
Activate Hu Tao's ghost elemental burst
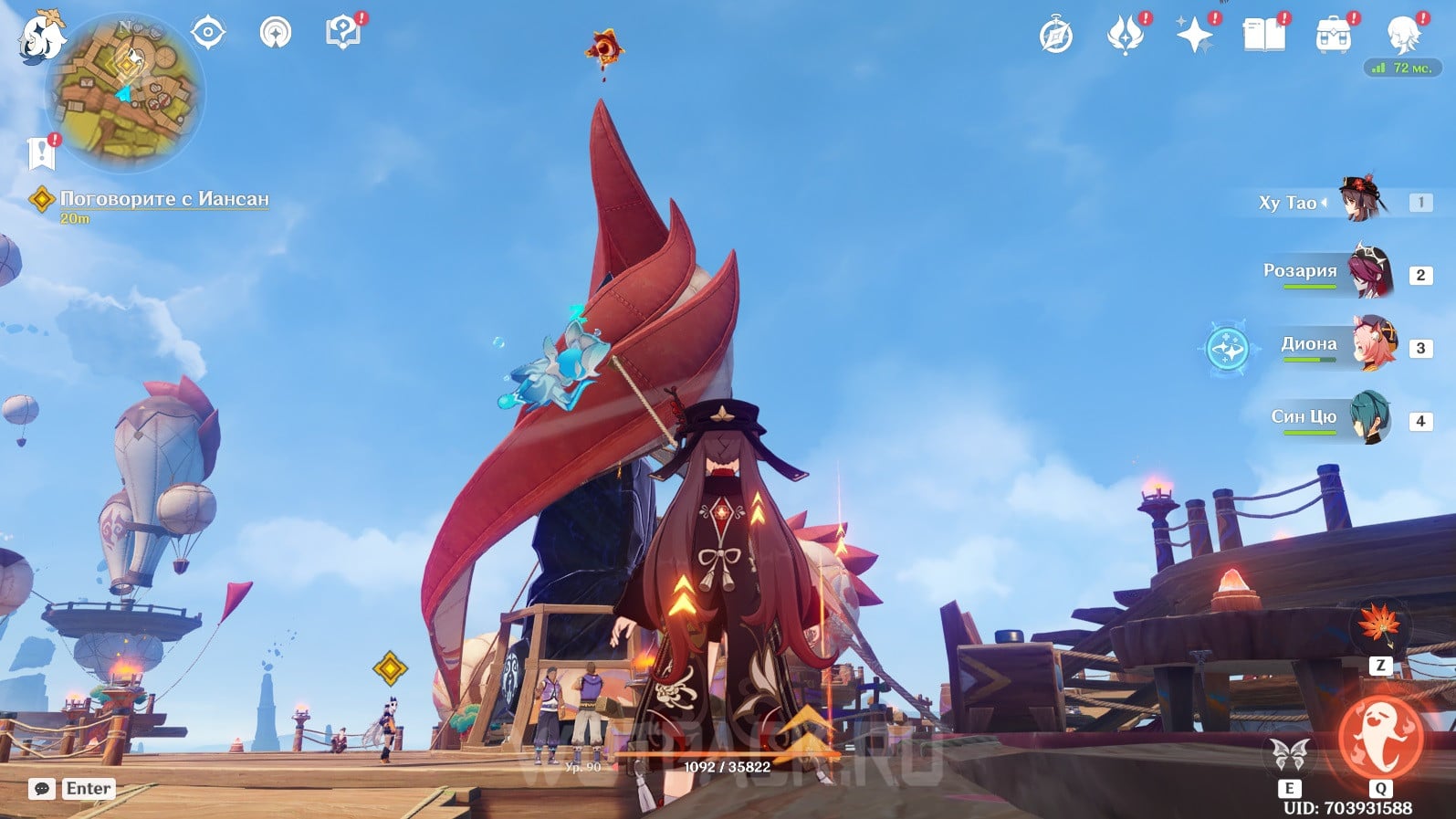pyautogui.click(x=1379, y=738)
